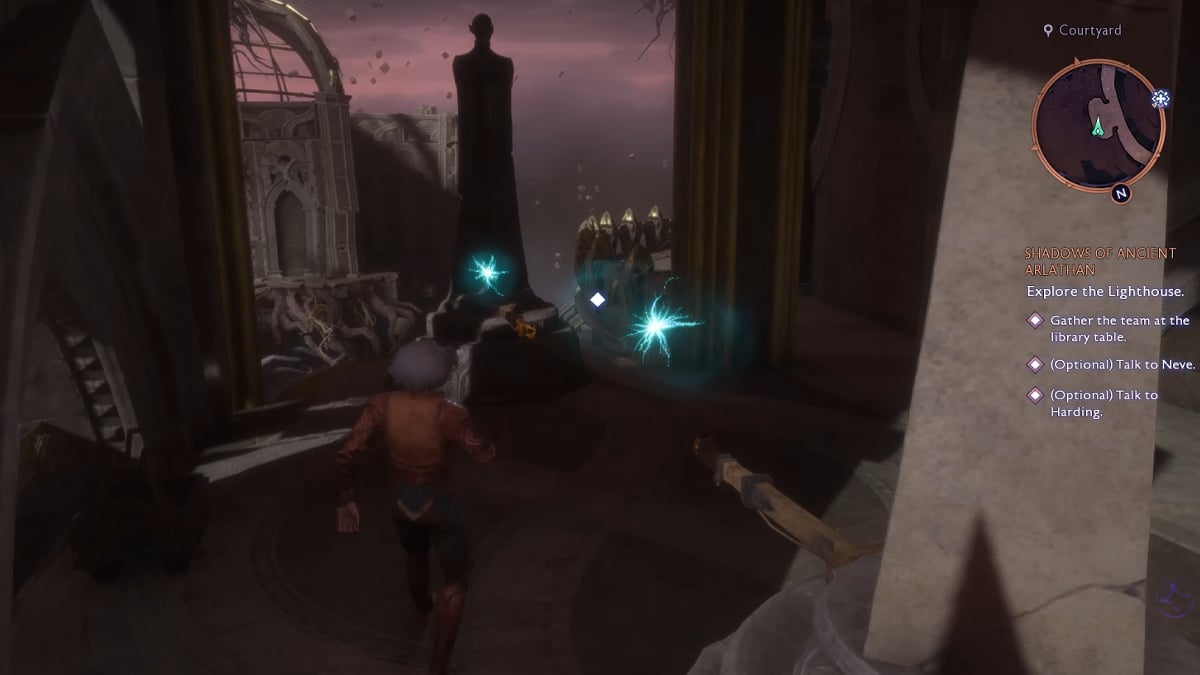Image resolution: width=1200 pixels, height=675 pixels.
Task: Click the north compass indicator on minimap
Action: click(1120, 193)
